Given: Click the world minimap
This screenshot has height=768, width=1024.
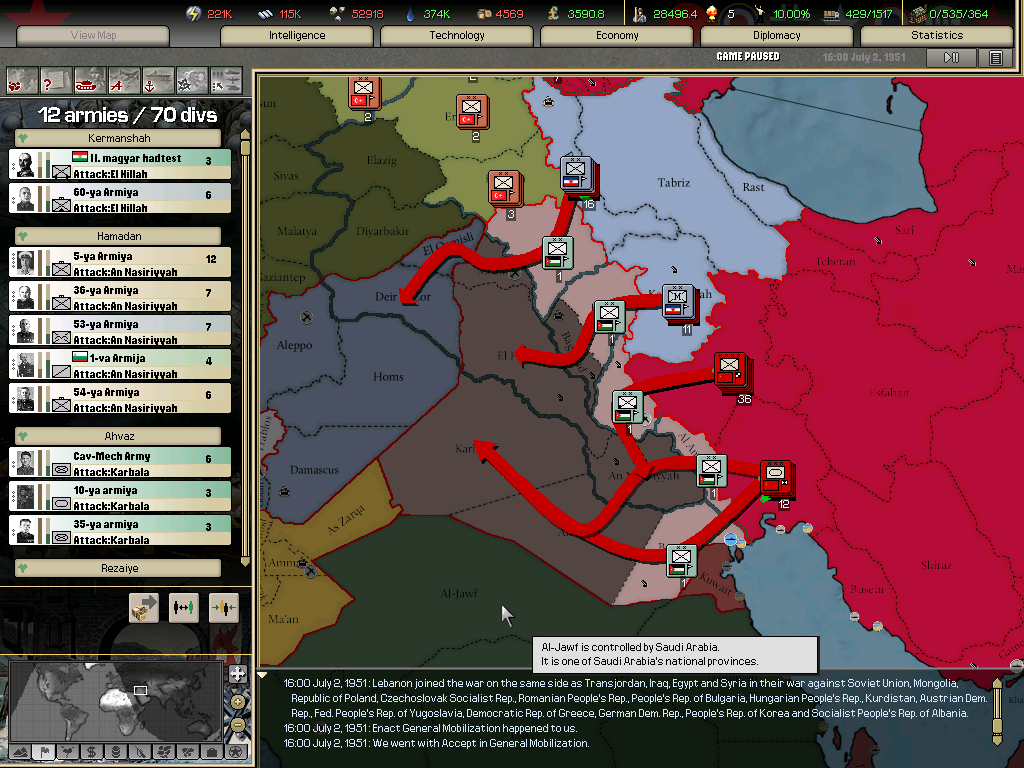Looking at the screenshot, I should [x=116, y=699].
